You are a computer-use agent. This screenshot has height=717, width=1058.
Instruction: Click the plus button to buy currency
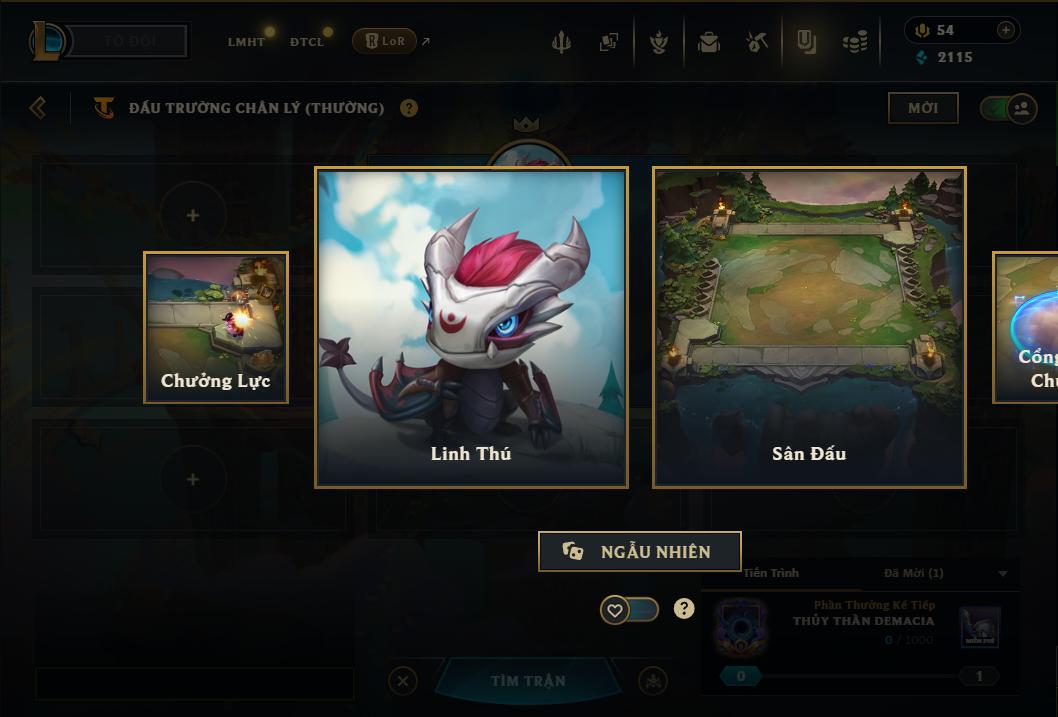click(1006, 31)
